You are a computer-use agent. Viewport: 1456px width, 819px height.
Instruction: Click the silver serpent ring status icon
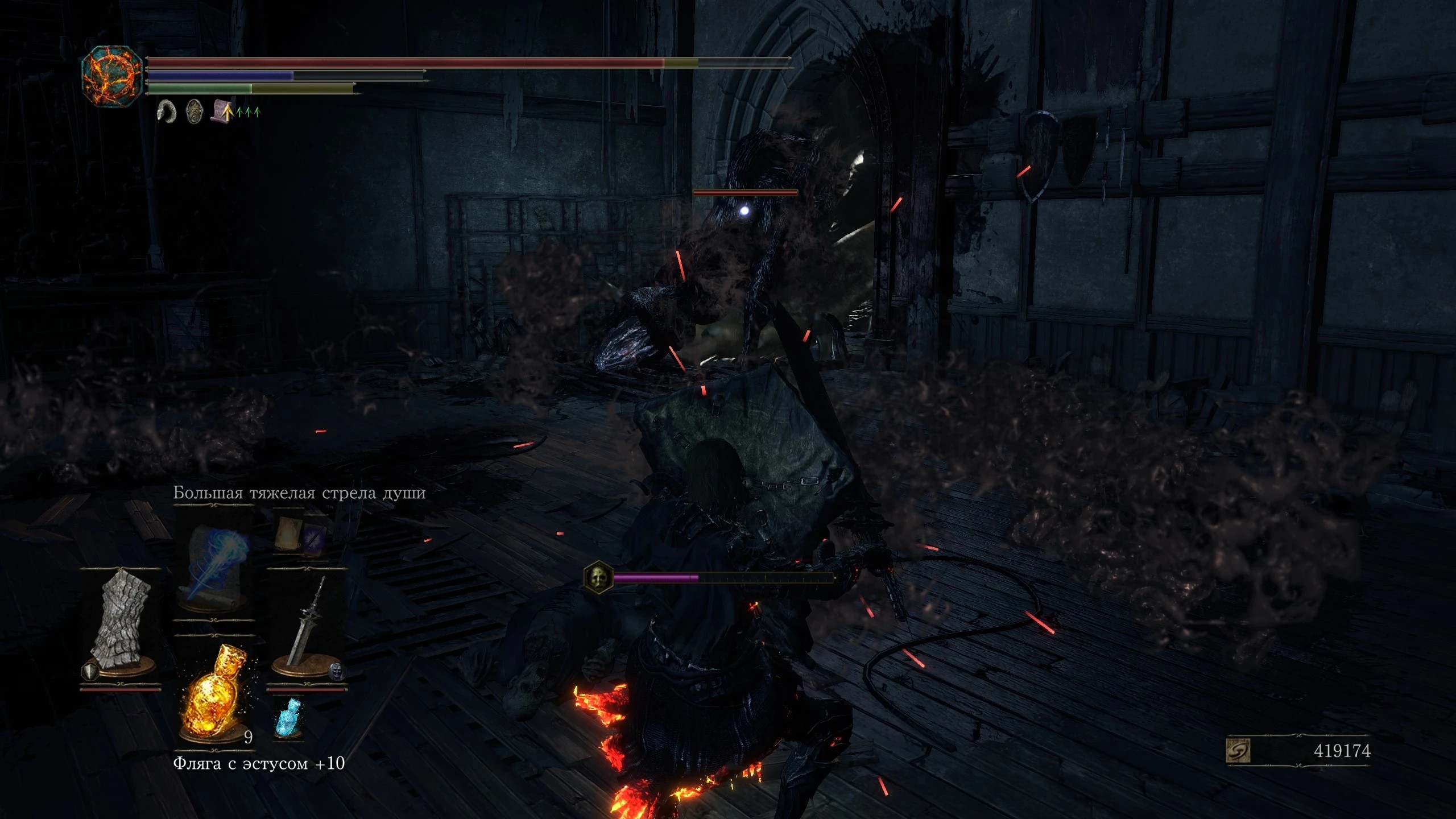tap(167, 111)
